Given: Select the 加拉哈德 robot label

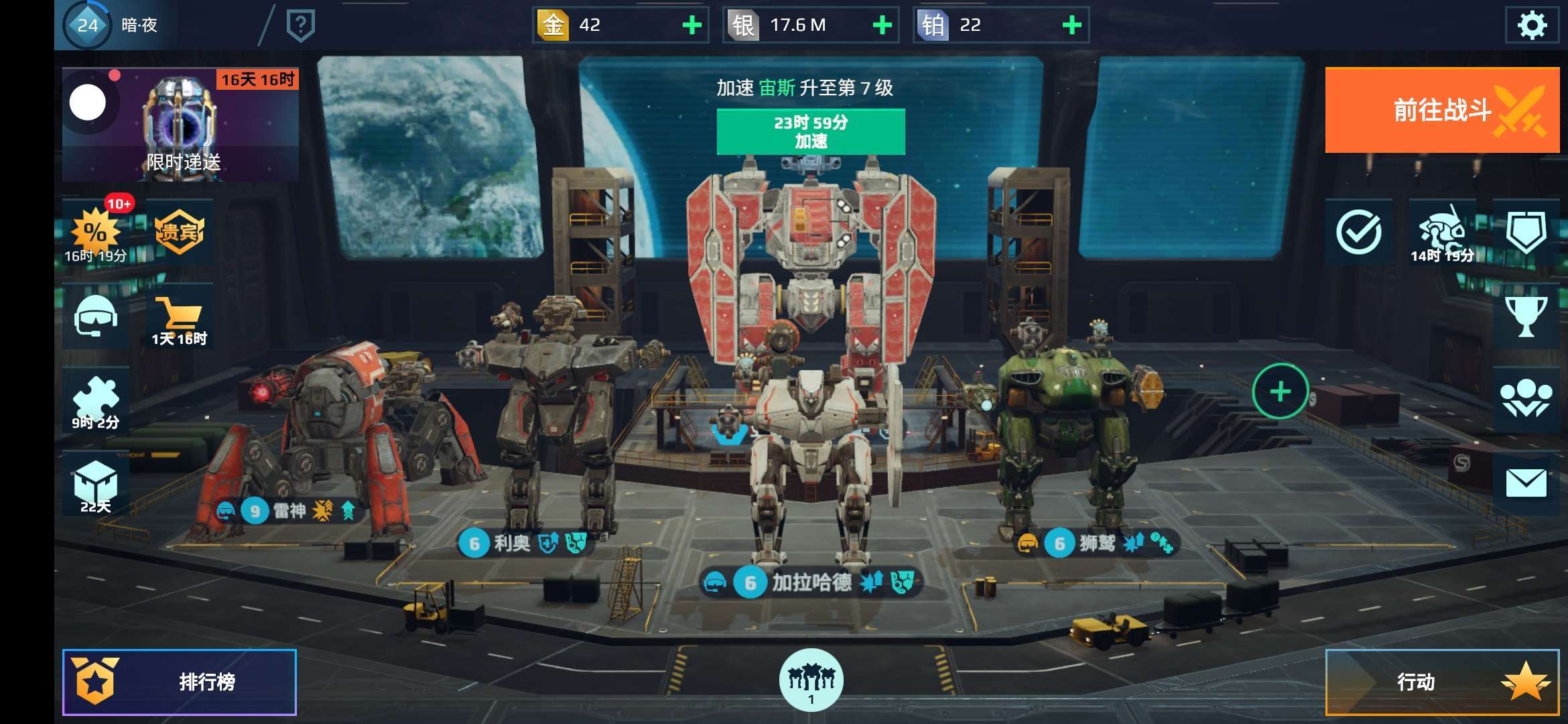Looking at the screenshot, I should [811, 583].
